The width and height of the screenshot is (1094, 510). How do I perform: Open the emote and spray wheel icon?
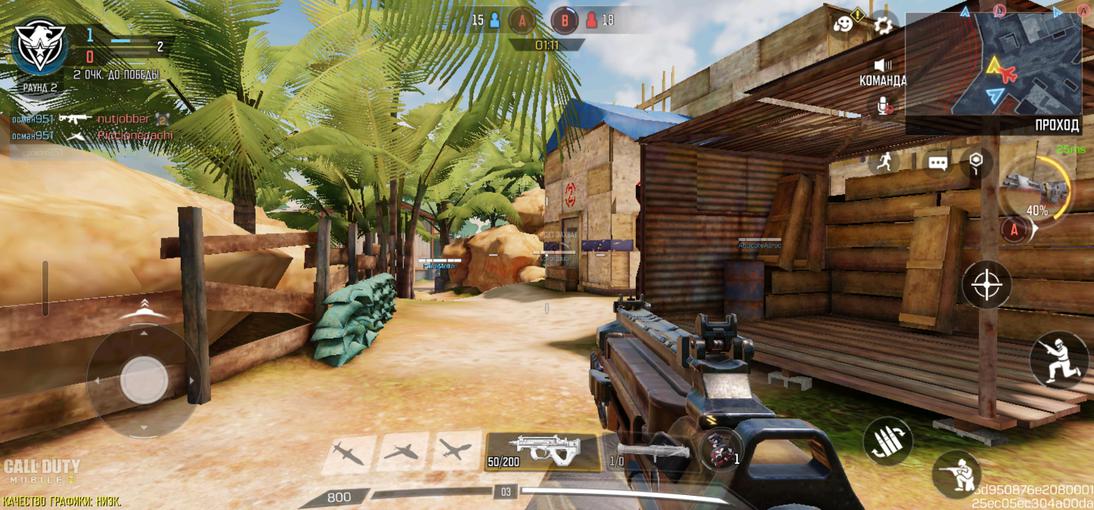coord(846,22)
